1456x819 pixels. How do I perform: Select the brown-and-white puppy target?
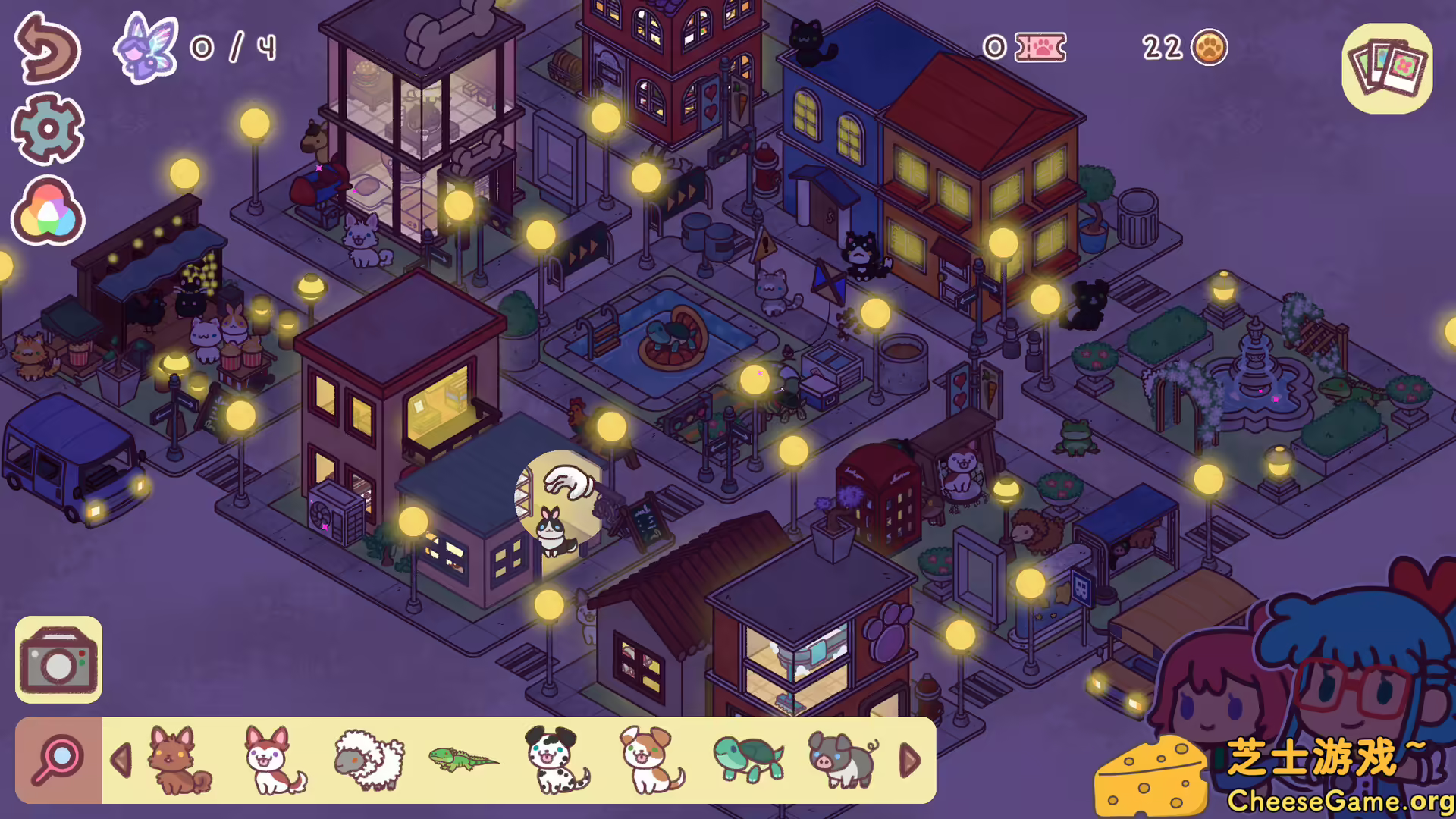coord(651,760)
